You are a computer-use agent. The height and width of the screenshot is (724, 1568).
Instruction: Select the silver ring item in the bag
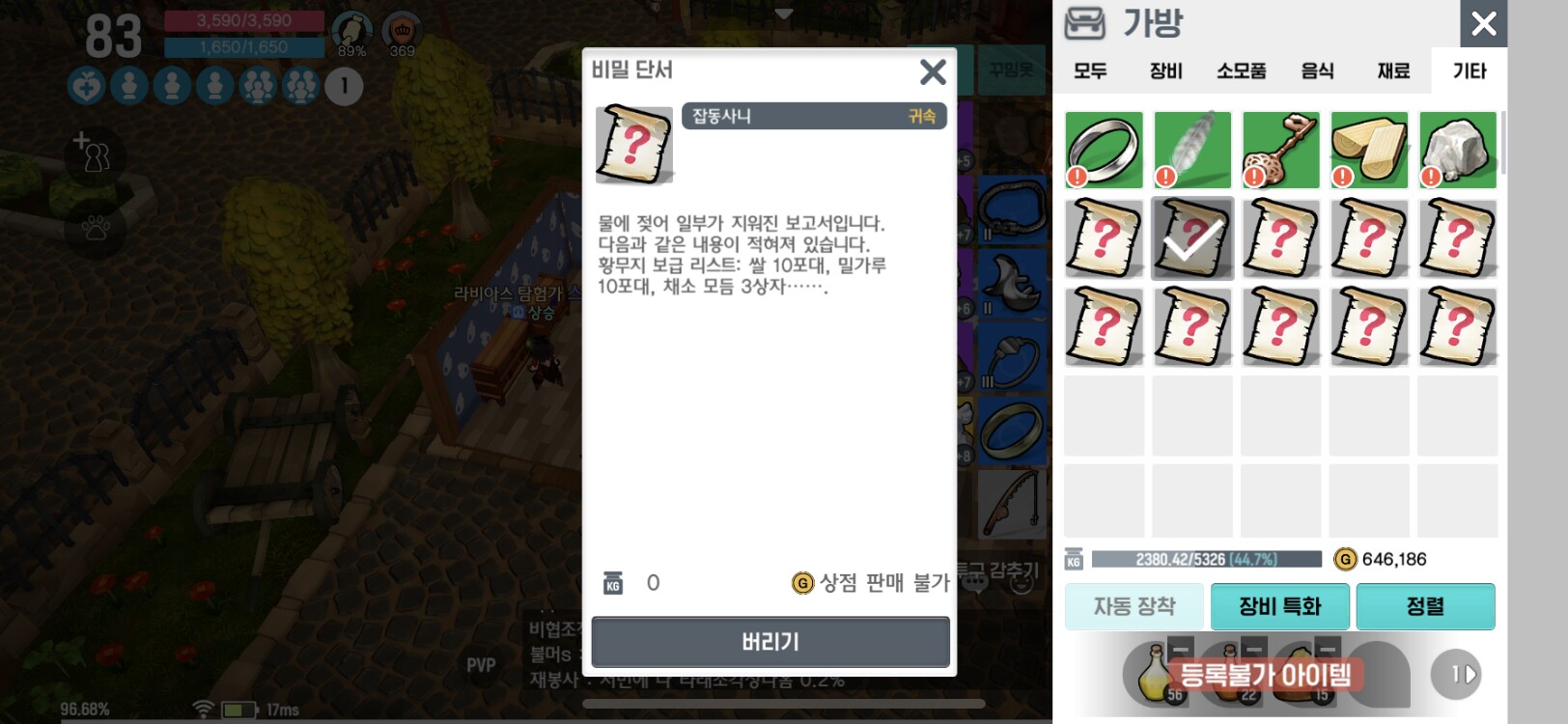click(x=1104, y=150)
